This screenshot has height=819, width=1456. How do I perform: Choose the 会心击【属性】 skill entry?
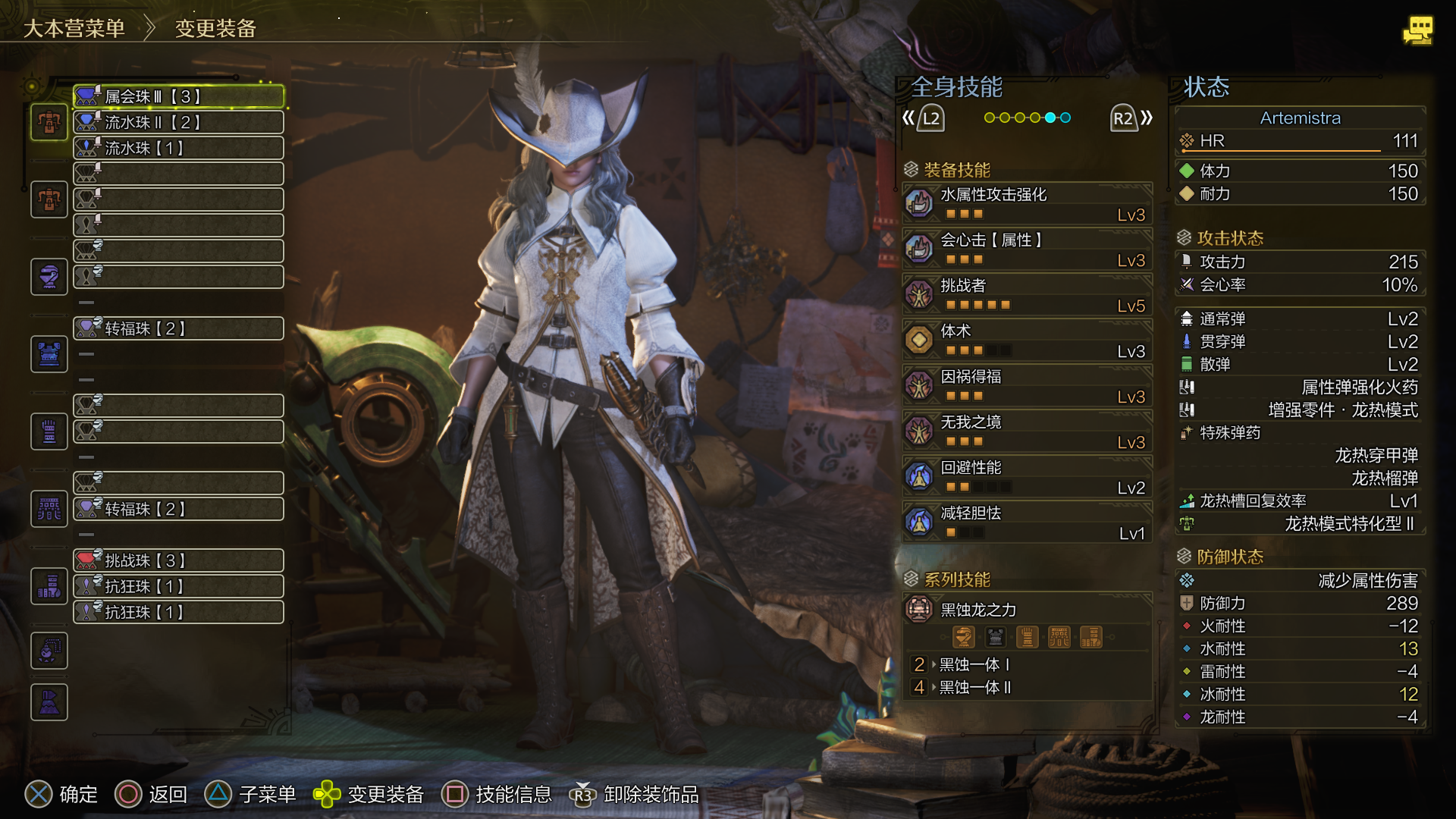click(1028, 249)
